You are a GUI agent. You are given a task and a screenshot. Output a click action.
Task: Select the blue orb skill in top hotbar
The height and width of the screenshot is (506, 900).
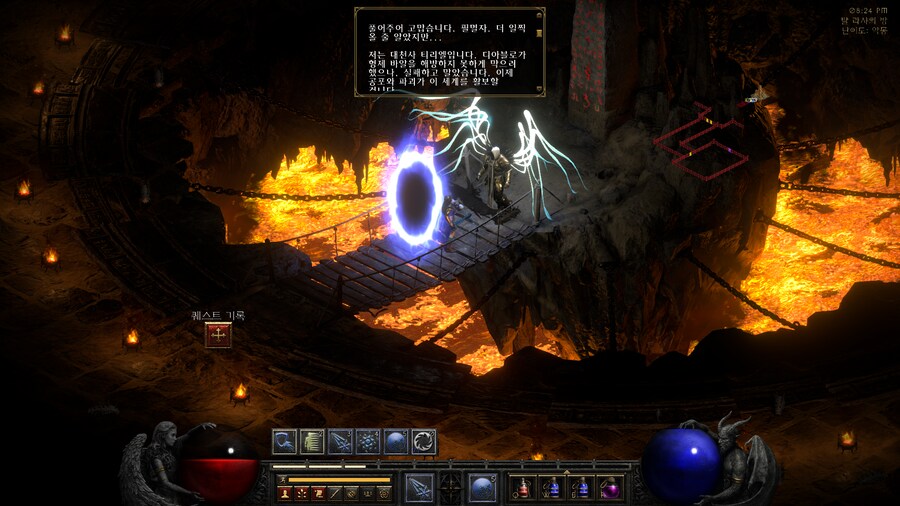396,441
